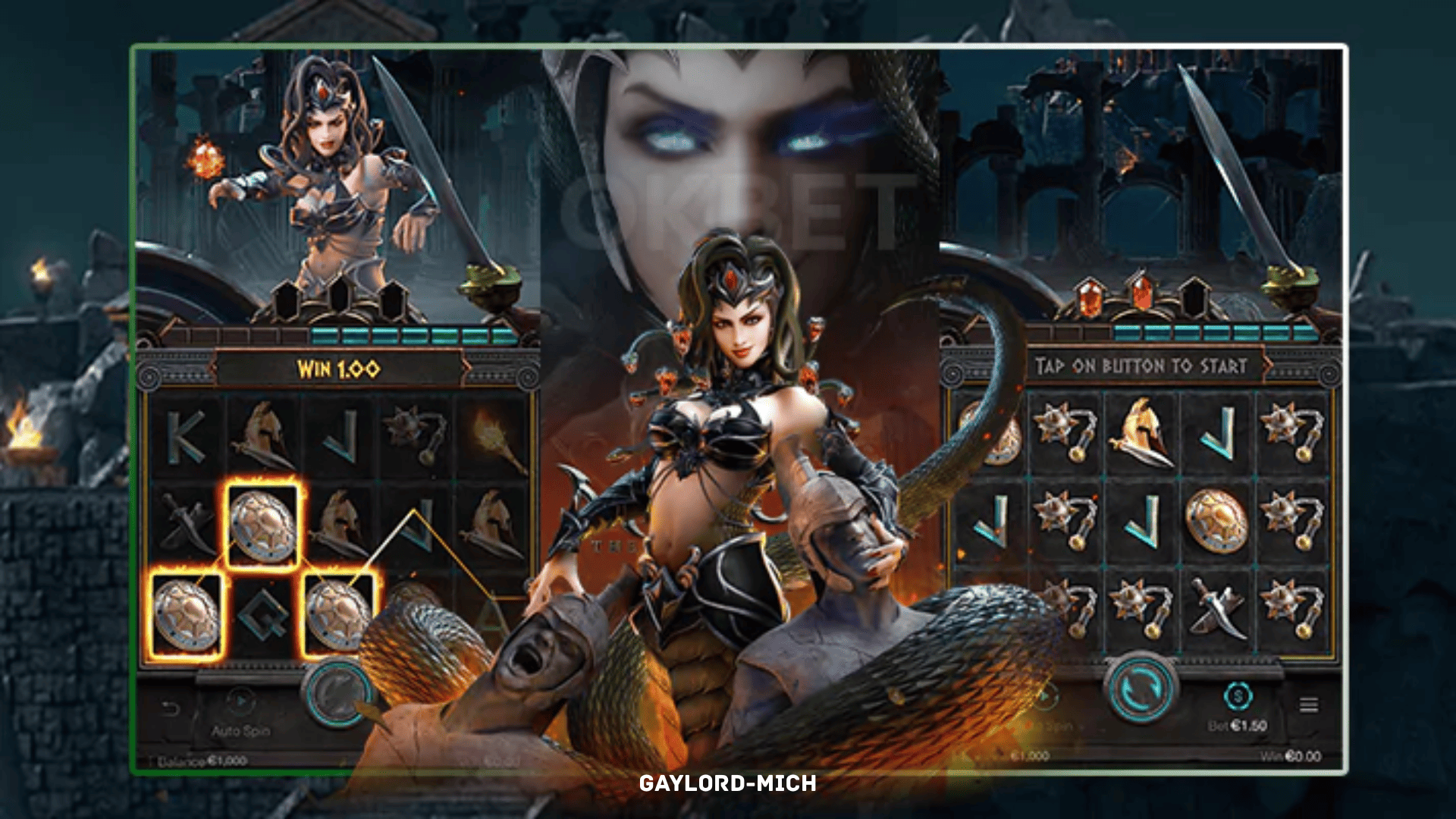Click the curved back arrow icon
Viewport: 1456px width, 819px height.
pyautogui.click(x=171, y=709)
